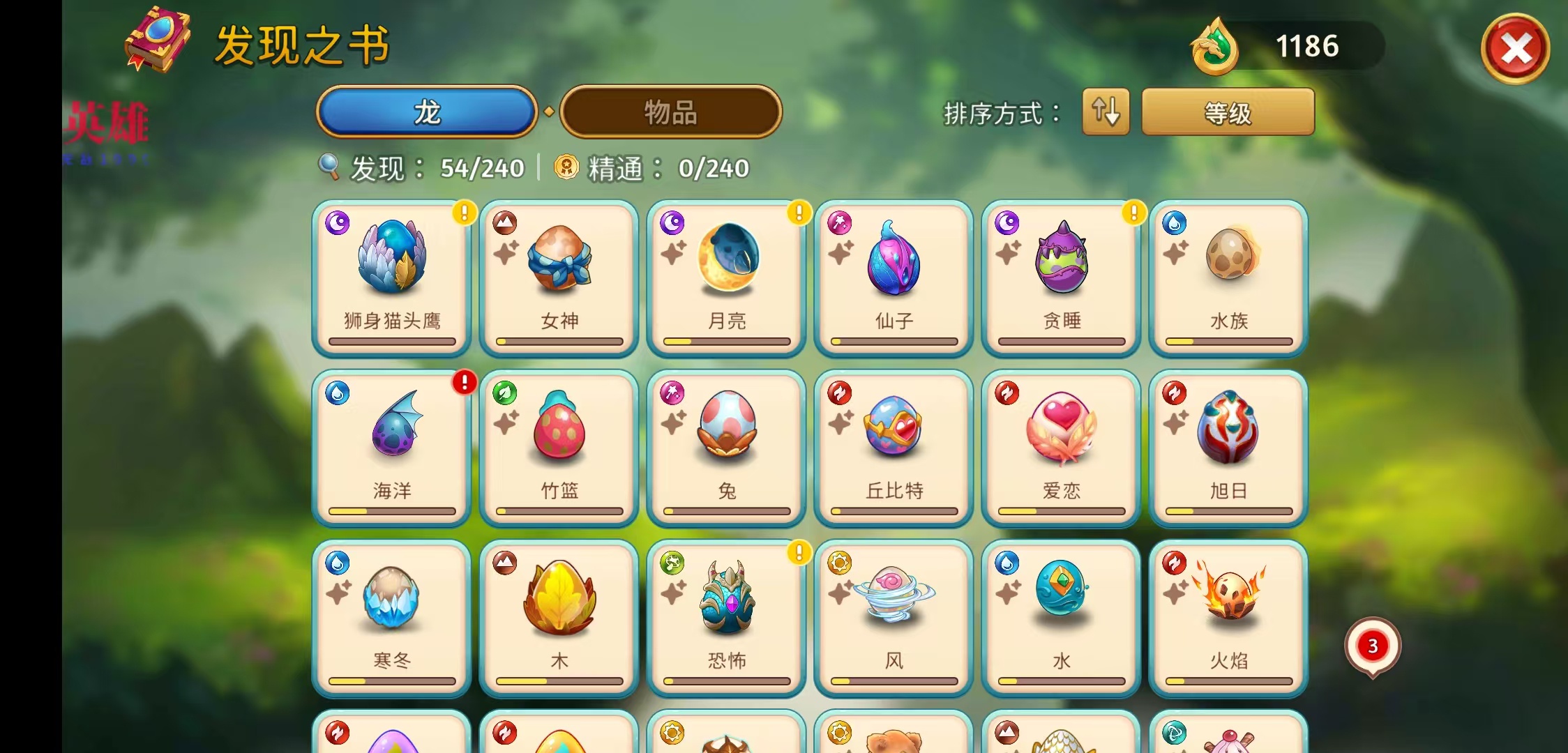Open the 等级 sort criteria dropdown

pos(1228,112)
